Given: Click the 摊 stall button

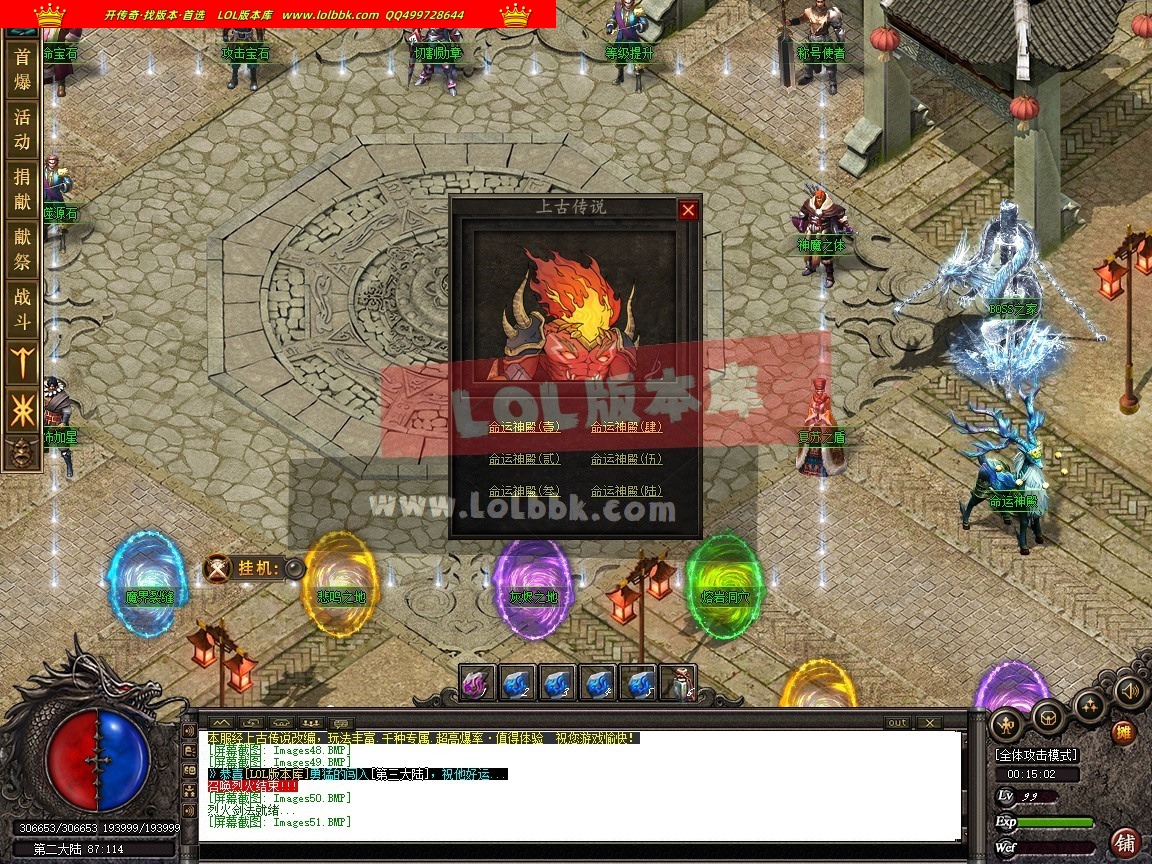Looking at the screenshot, I should [1125, 733].
